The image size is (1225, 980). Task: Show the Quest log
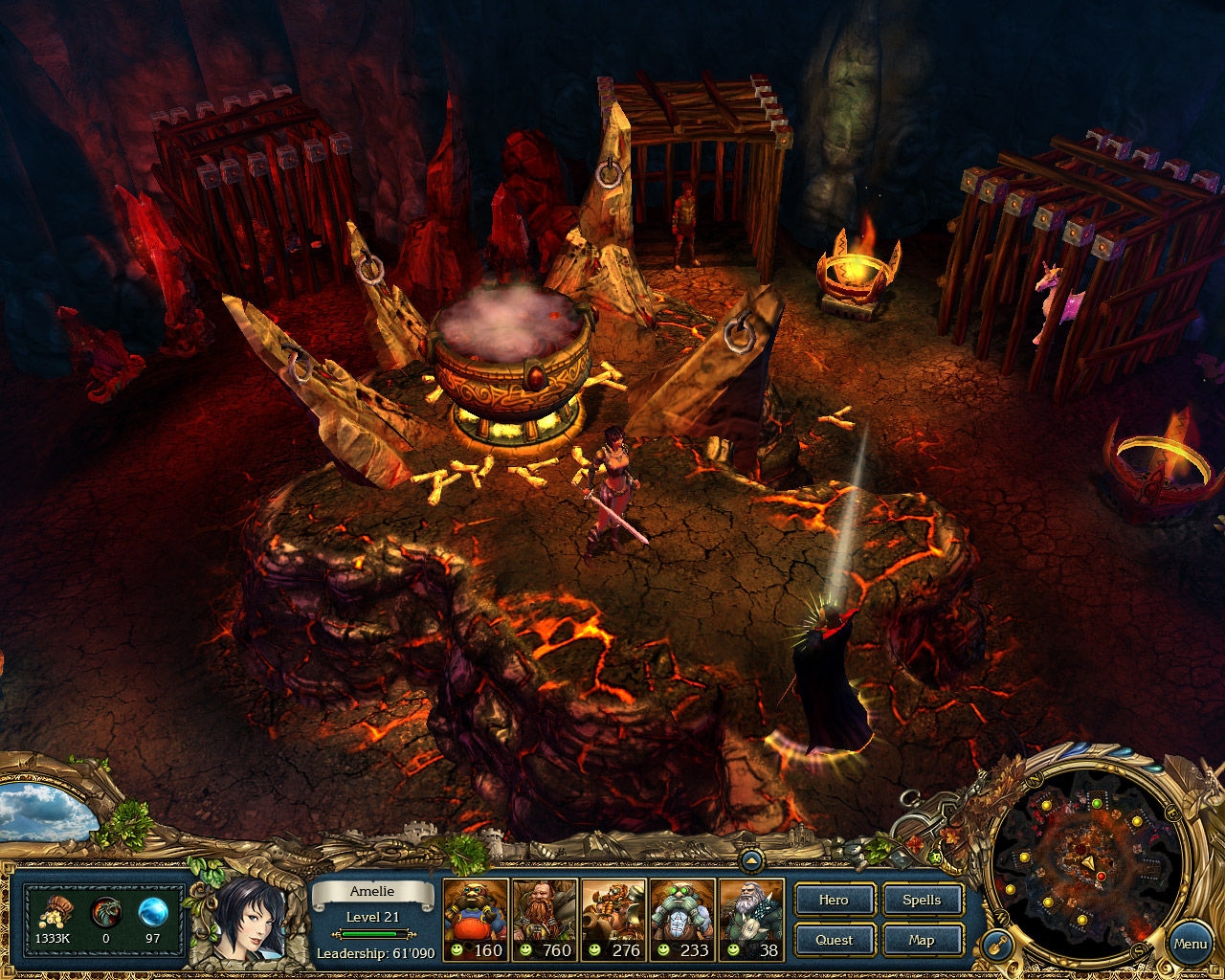[834, 940]
